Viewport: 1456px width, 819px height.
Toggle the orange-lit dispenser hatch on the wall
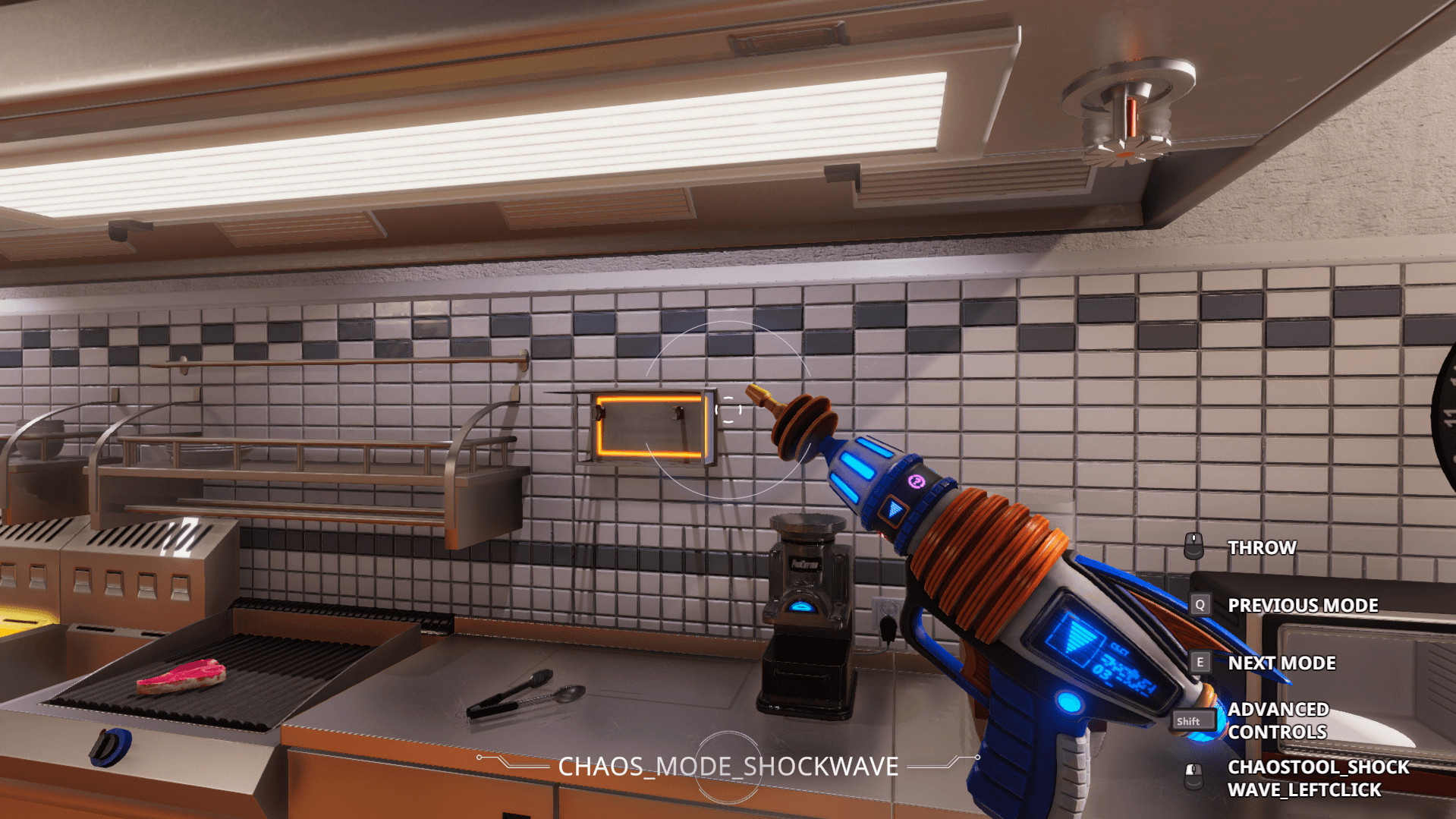coord(649,425)
